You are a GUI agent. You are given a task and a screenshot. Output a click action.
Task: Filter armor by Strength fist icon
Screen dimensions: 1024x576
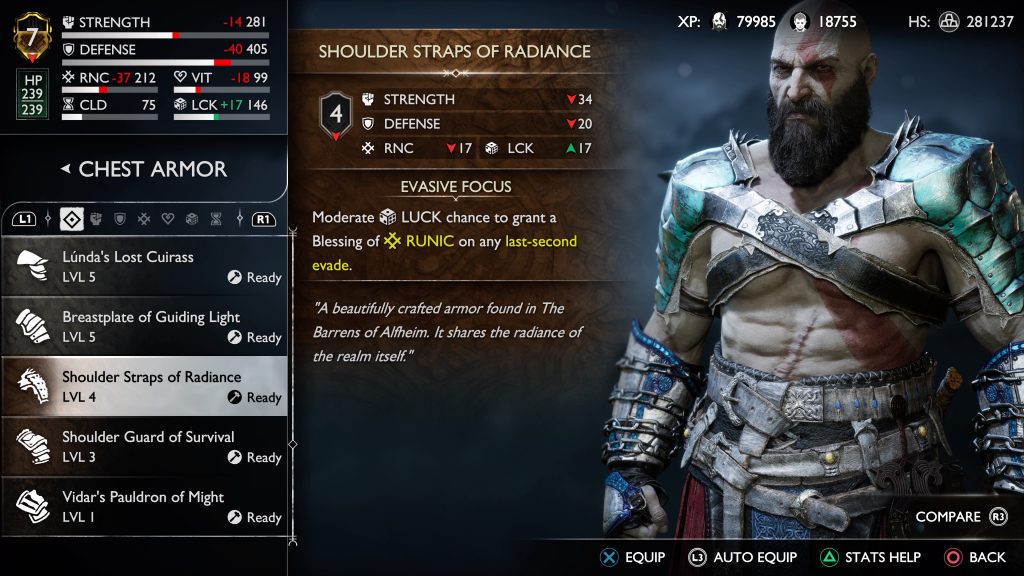pyautogui.click(x=97, y=218)
